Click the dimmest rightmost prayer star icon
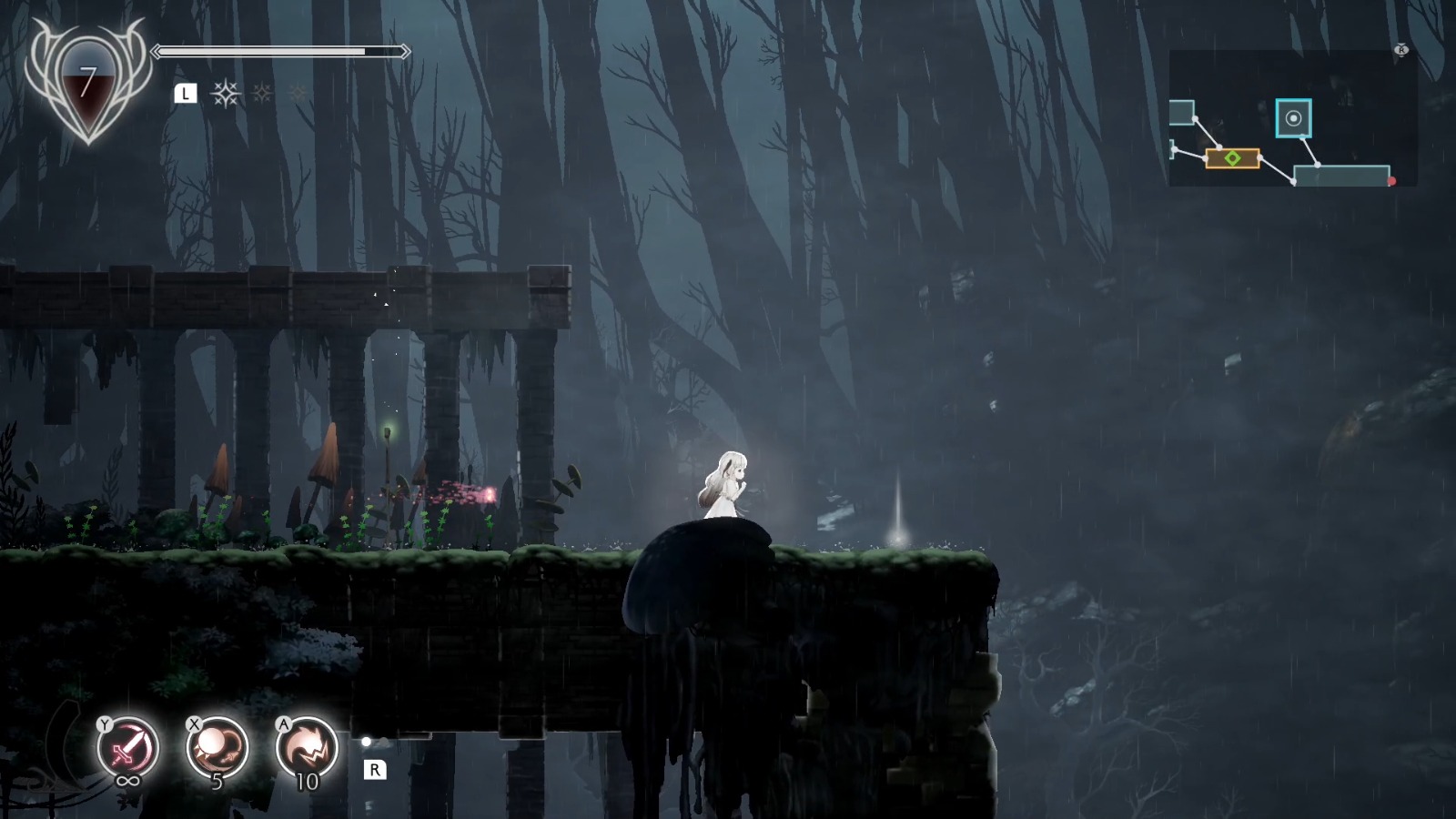Screen dimensions: 1456x819 pos(298,92)
